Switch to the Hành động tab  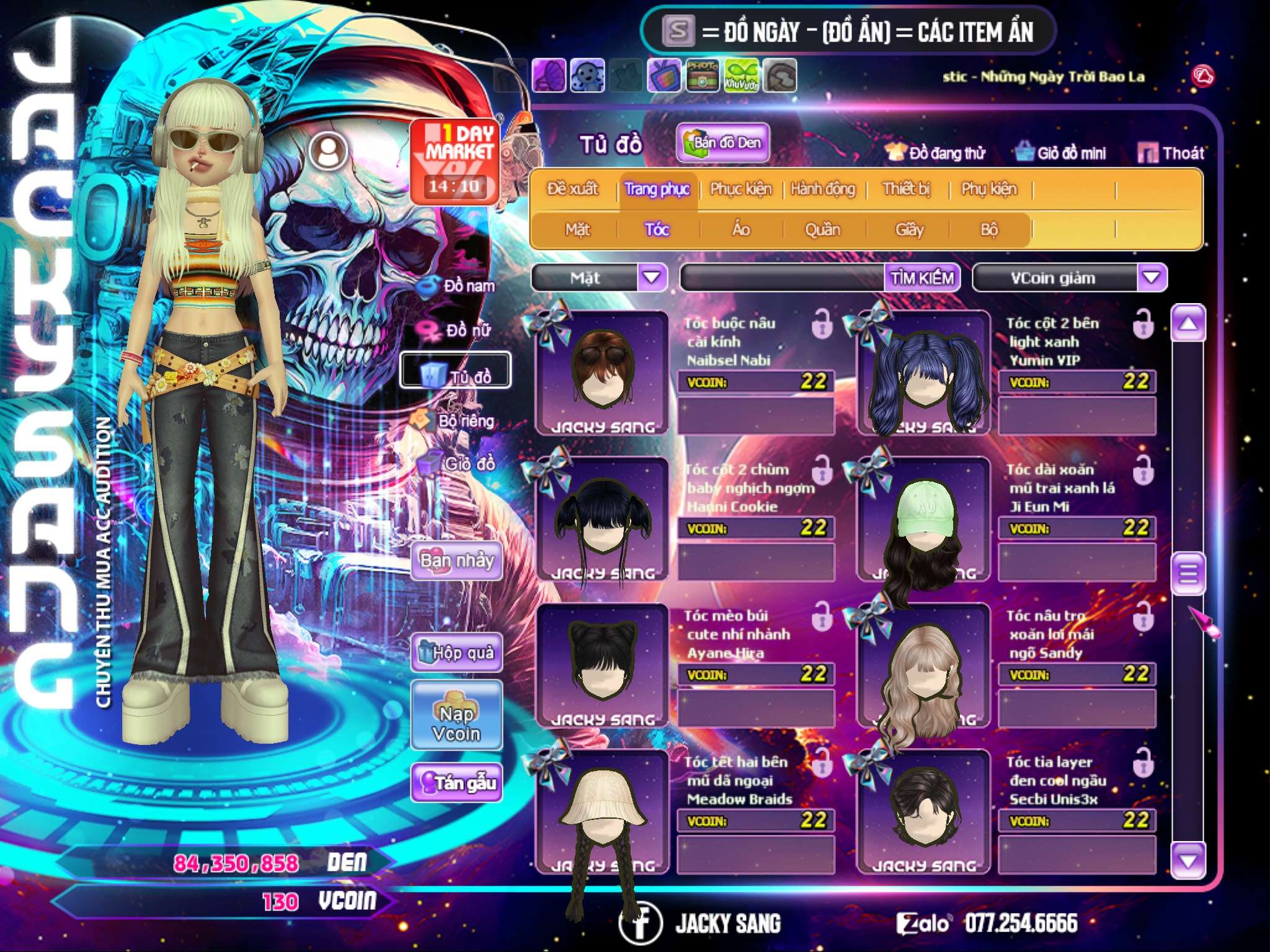[x=823, y=189]
